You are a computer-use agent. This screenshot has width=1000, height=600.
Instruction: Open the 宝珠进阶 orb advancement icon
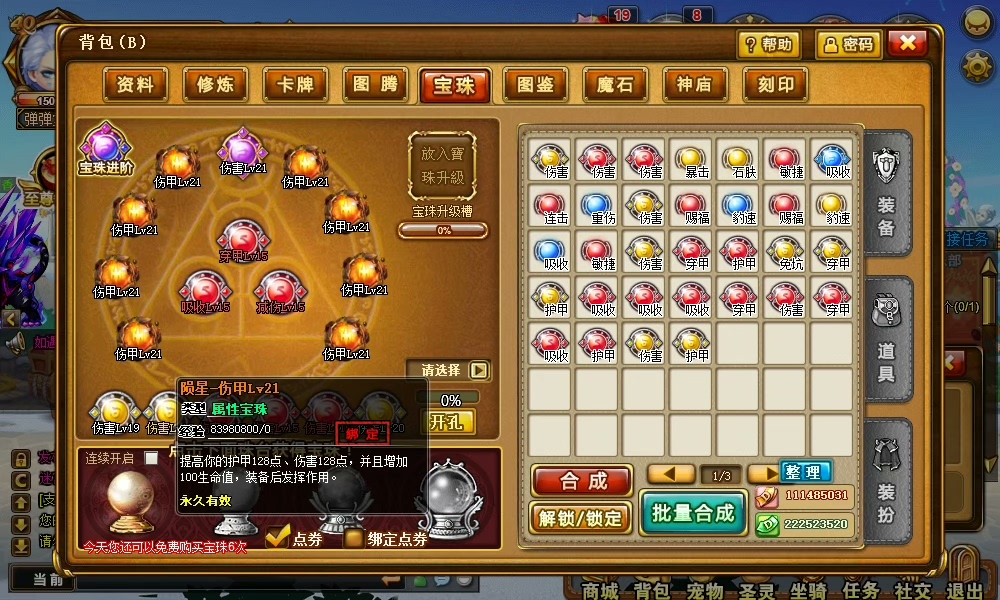pyautogui.click(x=105, y=148)
